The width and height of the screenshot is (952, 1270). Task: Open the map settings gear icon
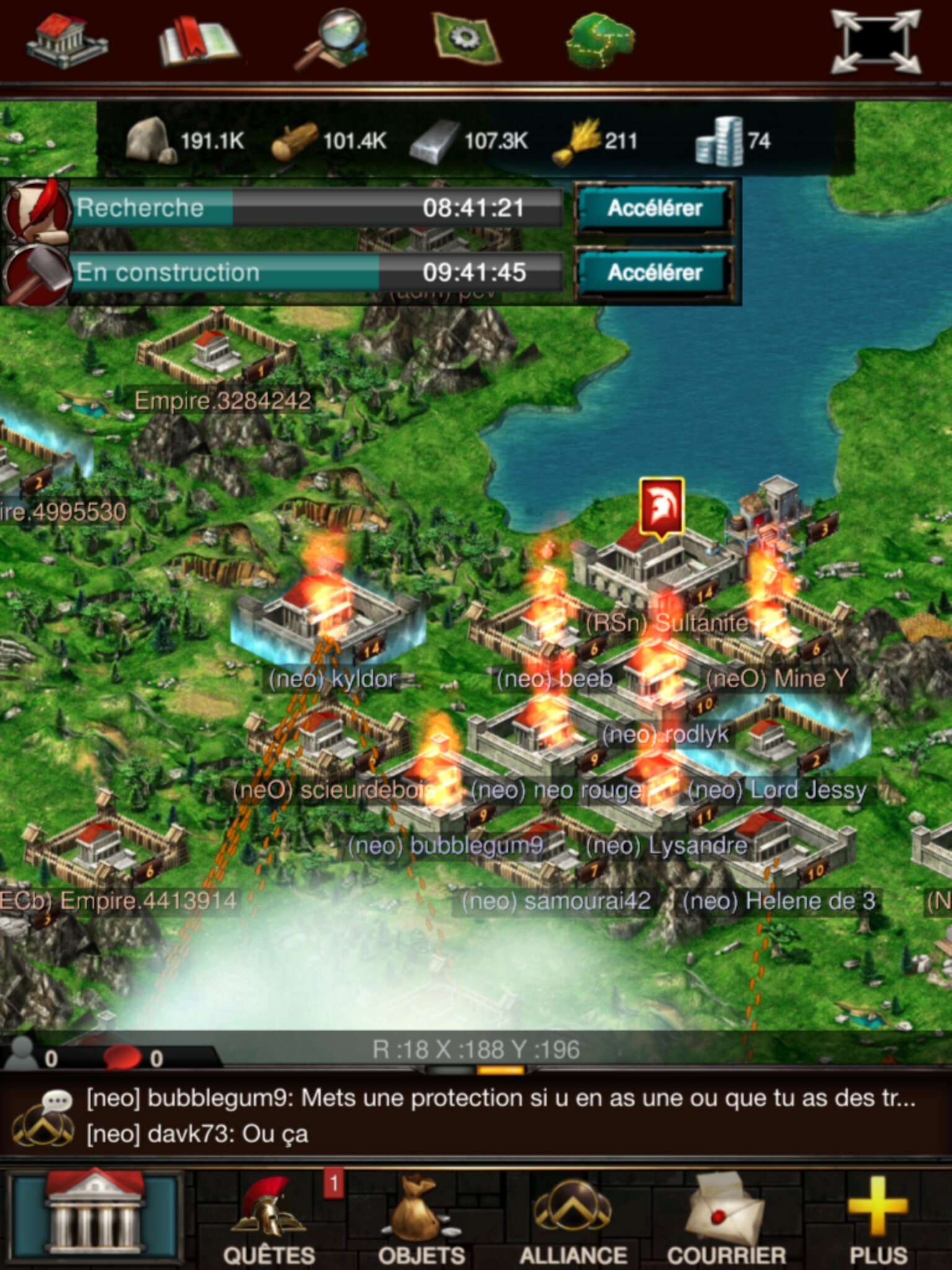click(465, 39)
